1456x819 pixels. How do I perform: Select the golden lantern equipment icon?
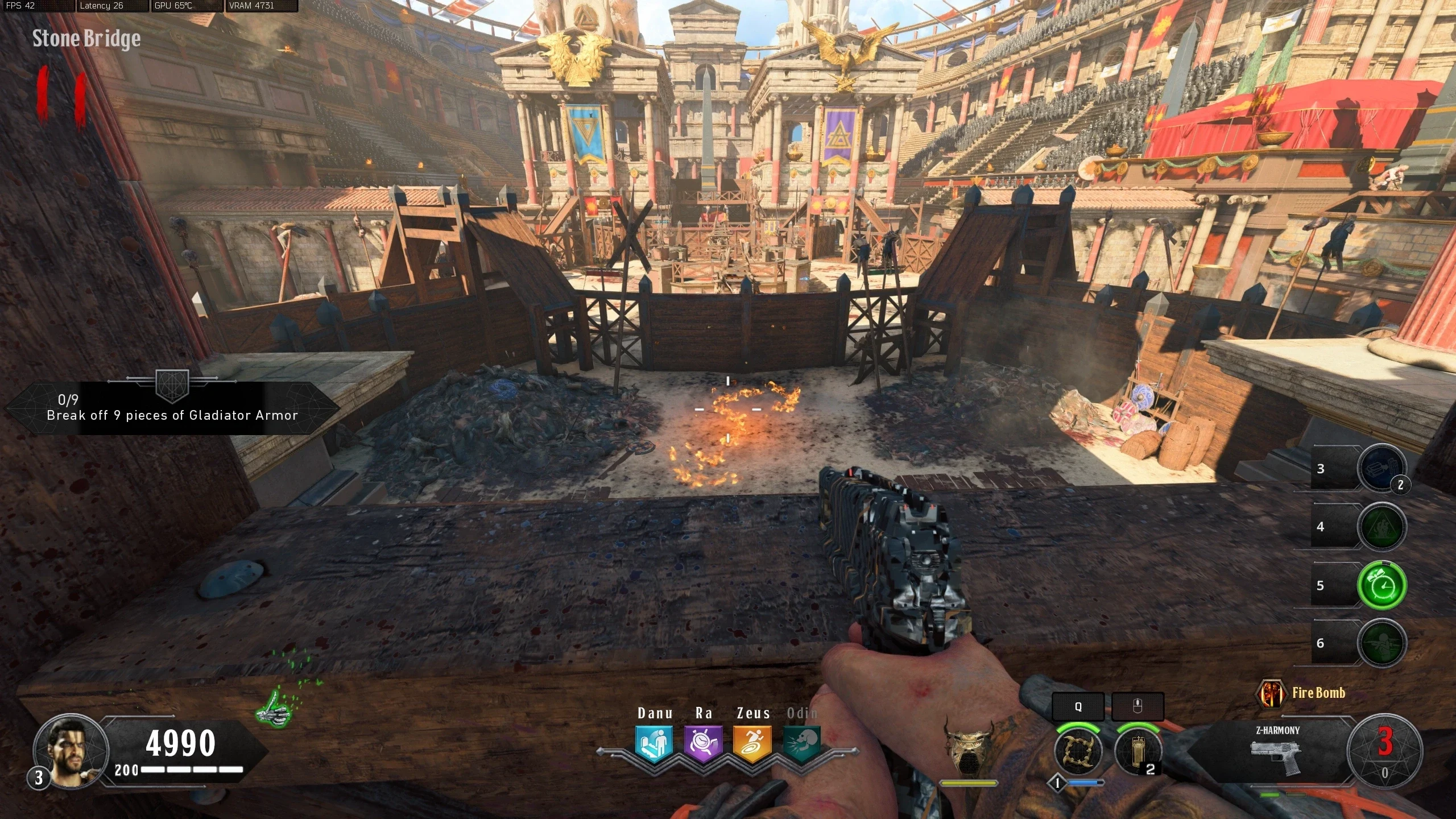click(1137, 751)
